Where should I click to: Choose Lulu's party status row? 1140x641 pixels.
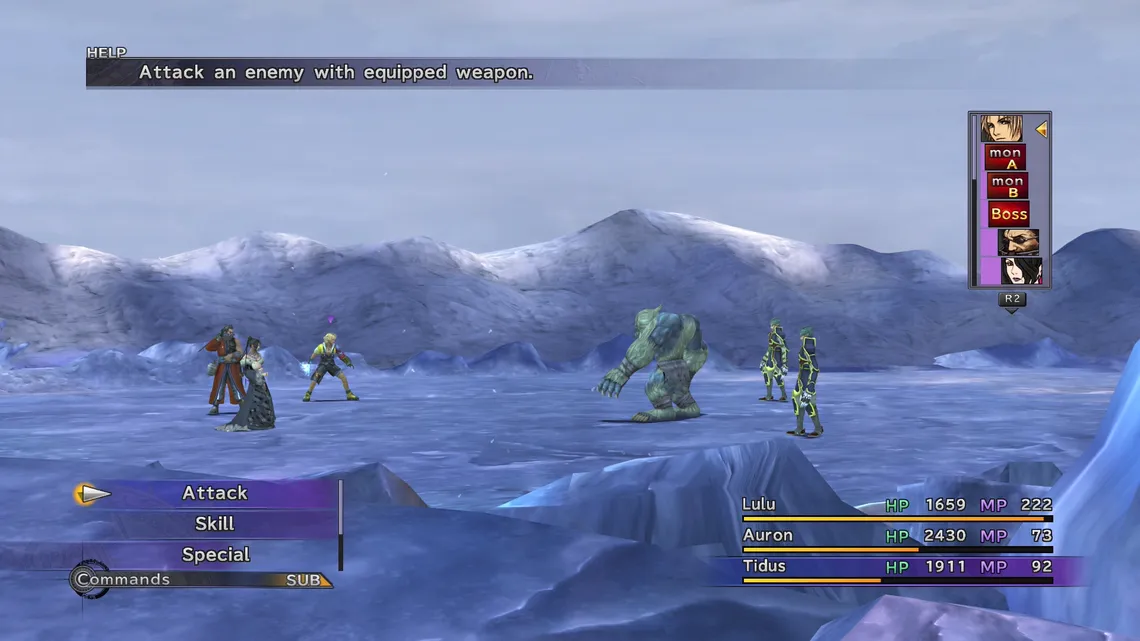coord(896,506)
